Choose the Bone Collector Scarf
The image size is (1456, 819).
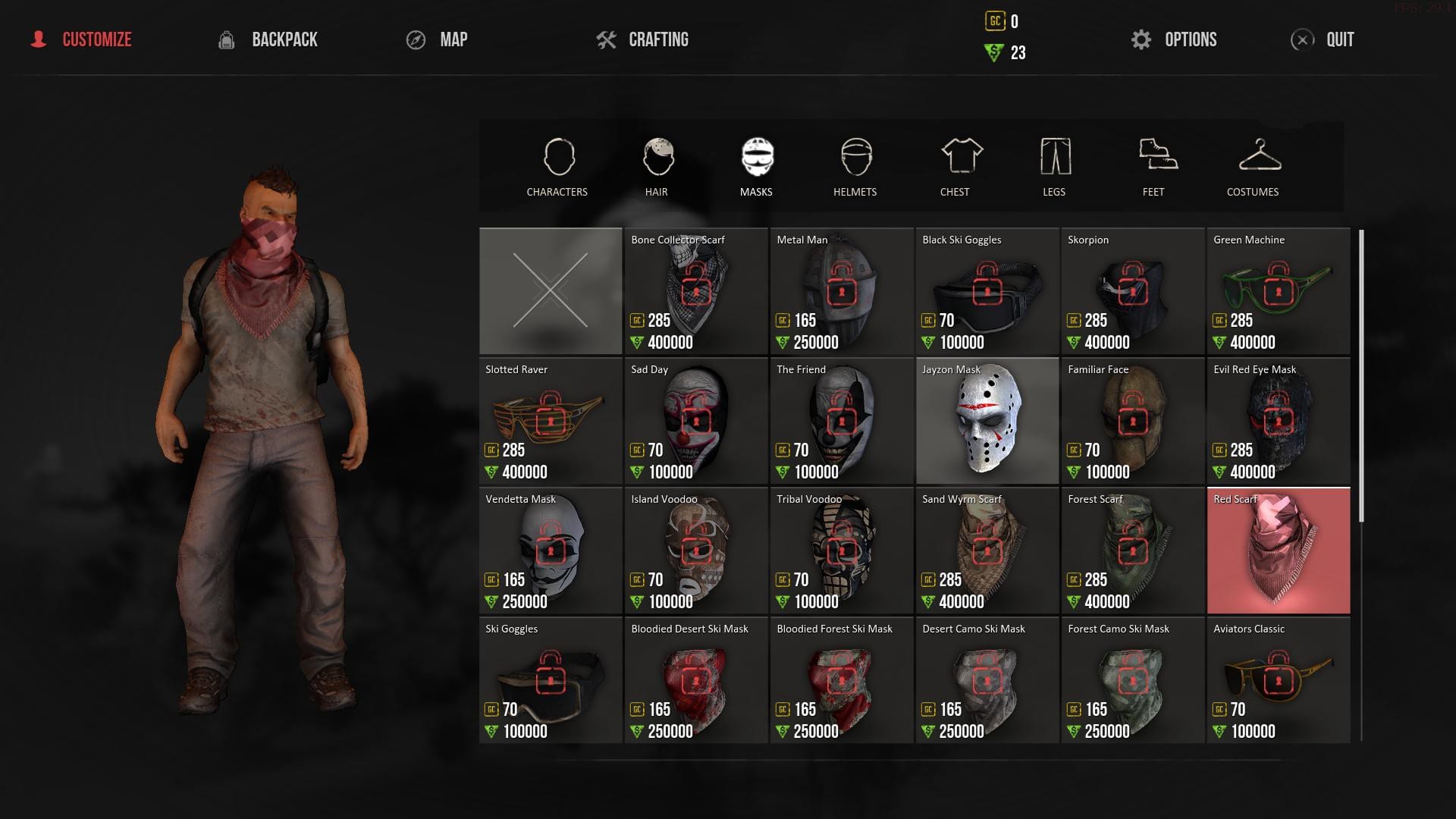(x=696, y=291)
